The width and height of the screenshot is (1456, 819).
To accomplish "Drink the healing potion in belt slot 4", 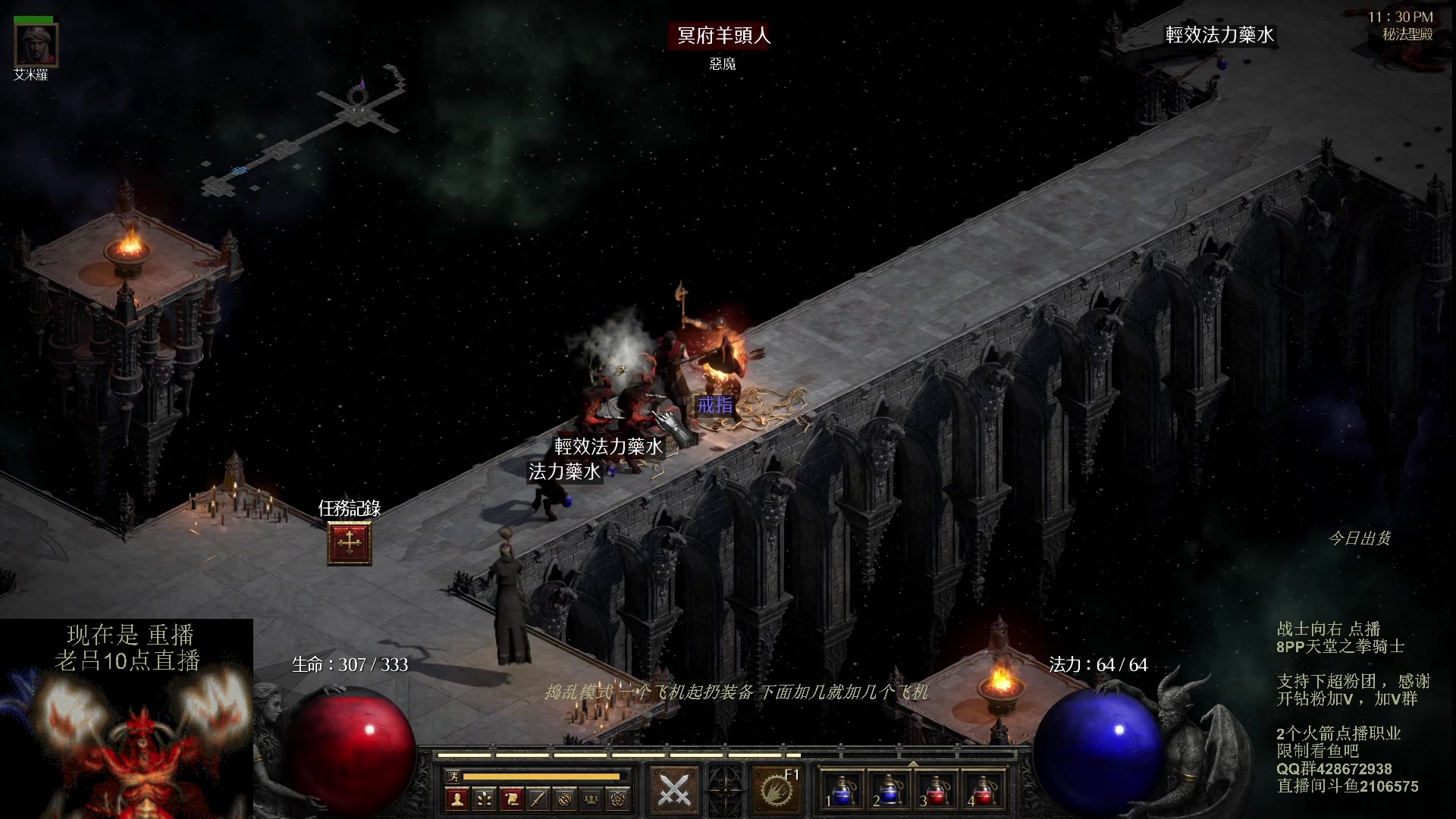I will (x=984, y=791).
